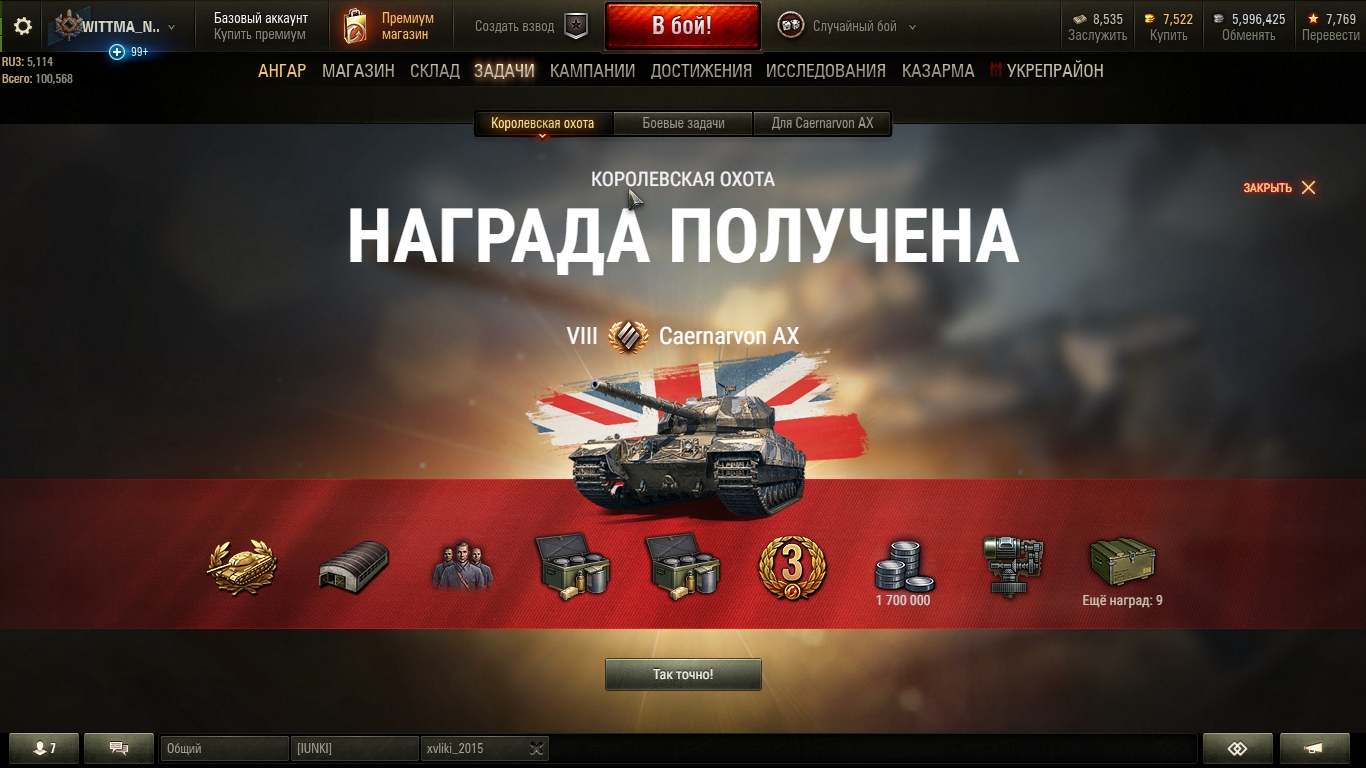Open the Премиум магазин shop
The image size is (1366, 768).
click(391, 26)
